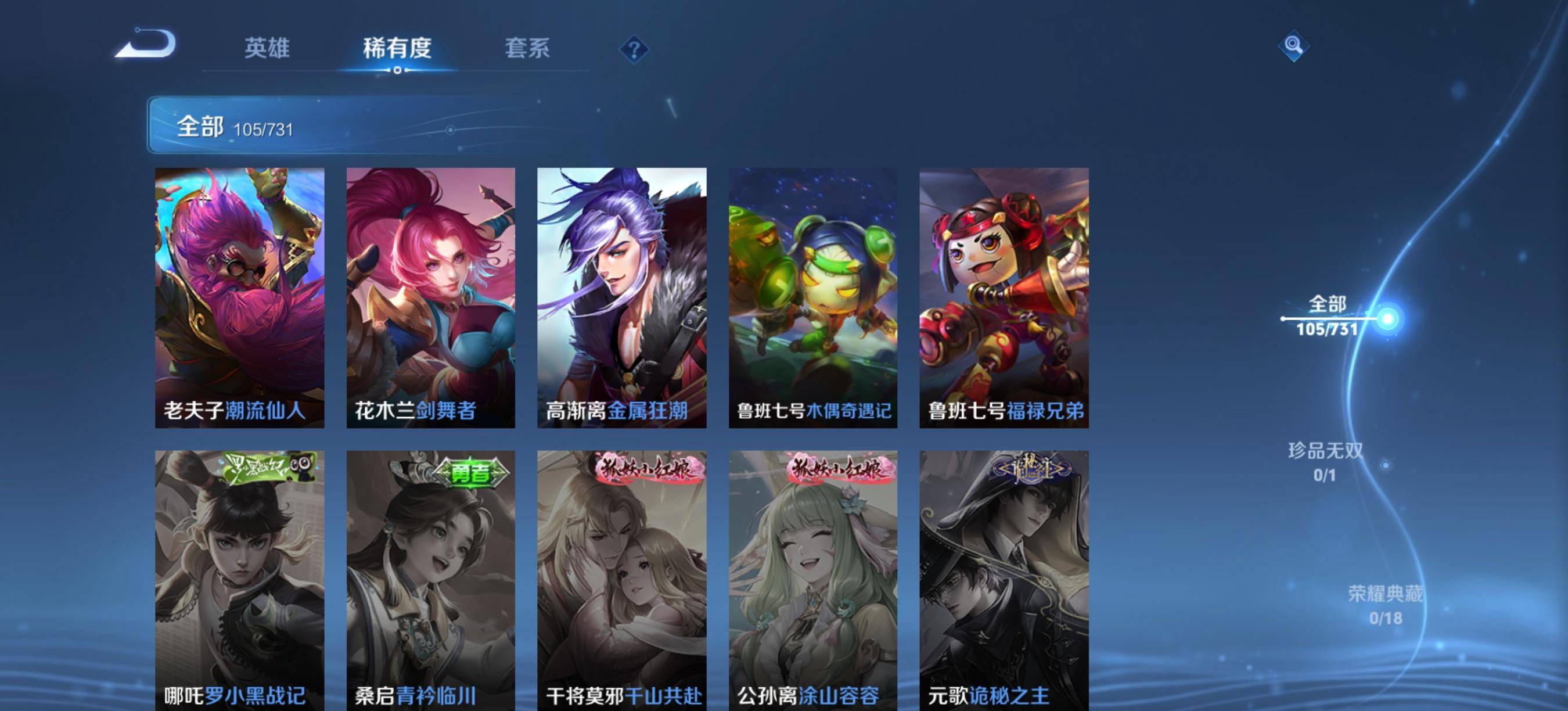
Task: Open search with the magnifier icon
Action: pyautogui.click(x=1294, y=46)
